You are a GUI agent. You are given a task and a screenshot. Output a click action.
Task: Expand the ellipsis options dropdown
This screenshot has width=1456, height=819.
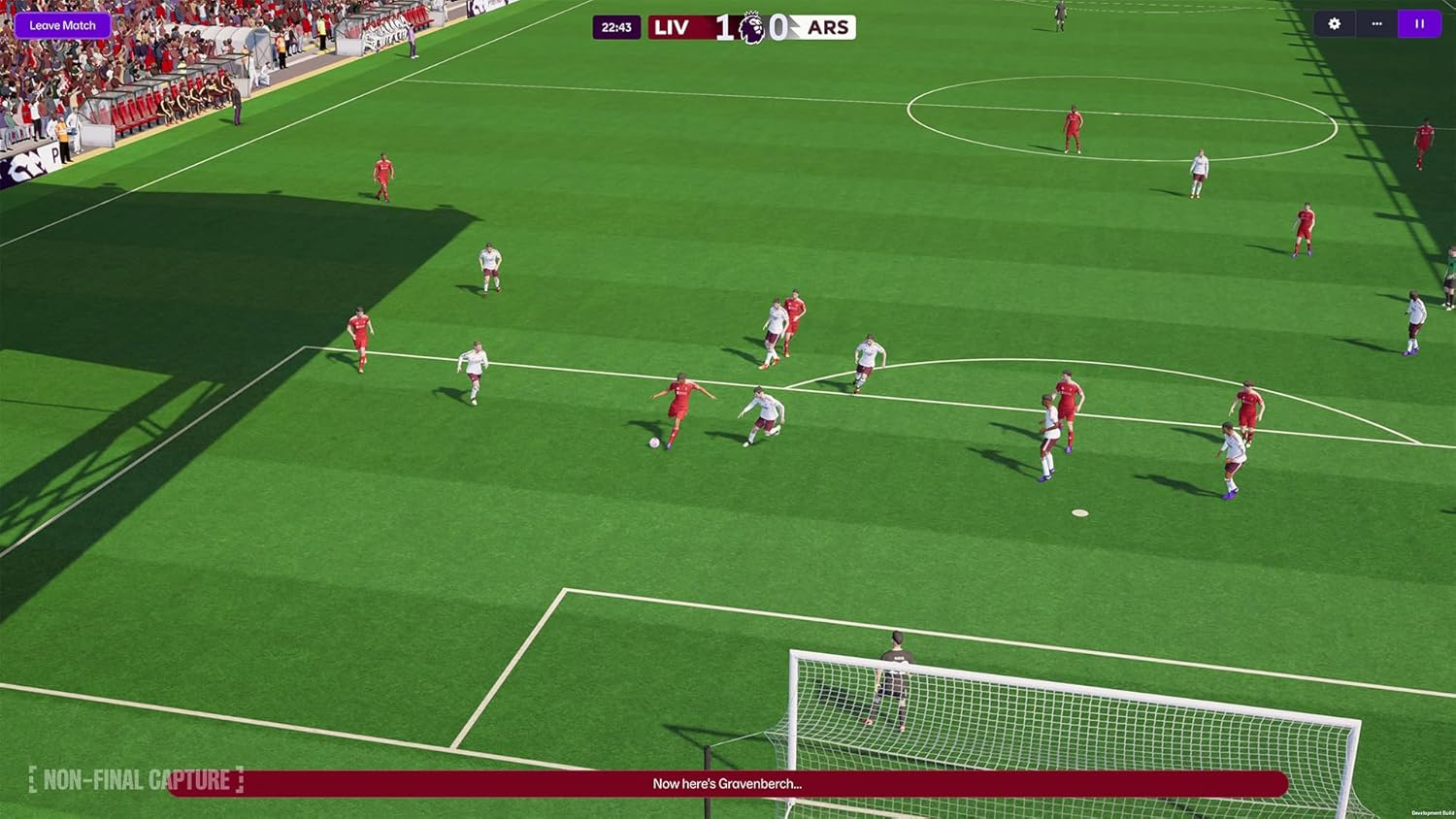(x=1376, y=23)
